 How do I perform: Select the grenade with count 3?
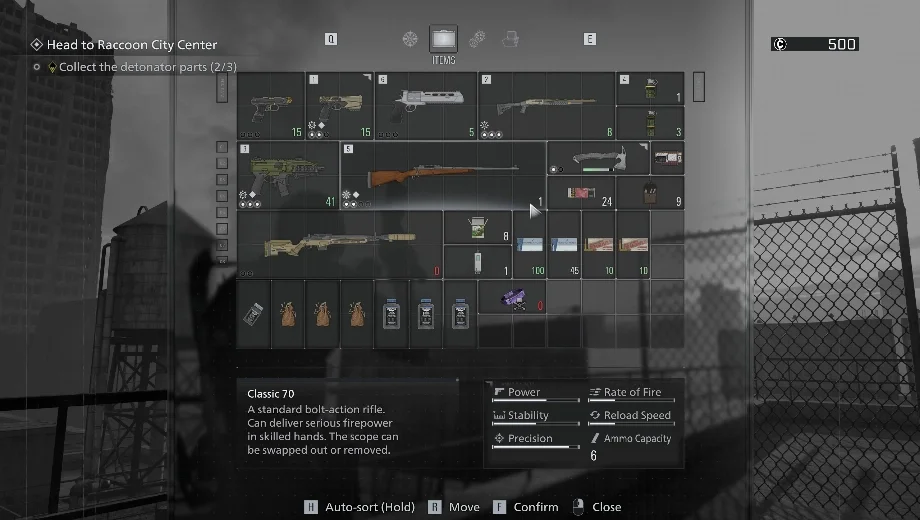pos(649,122)
